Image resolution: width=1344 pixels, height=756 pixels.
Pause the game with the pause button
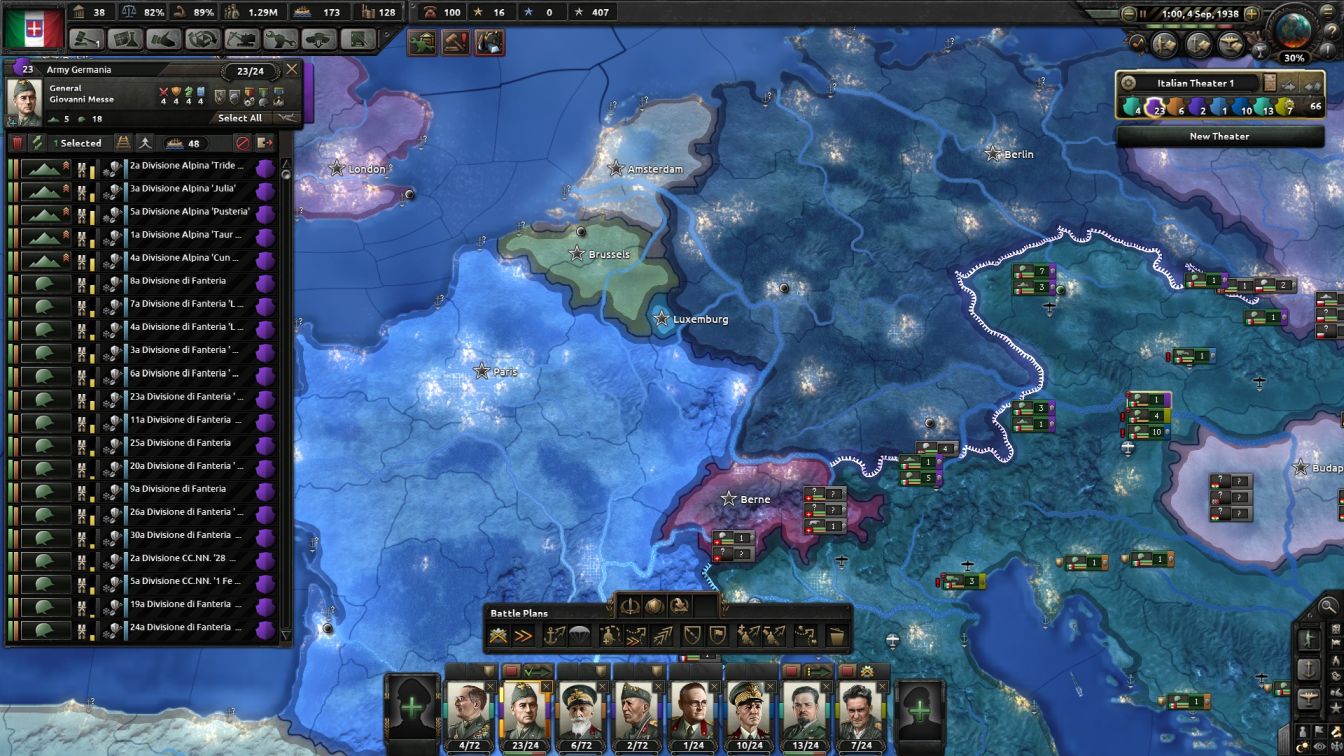[1143, 14]
